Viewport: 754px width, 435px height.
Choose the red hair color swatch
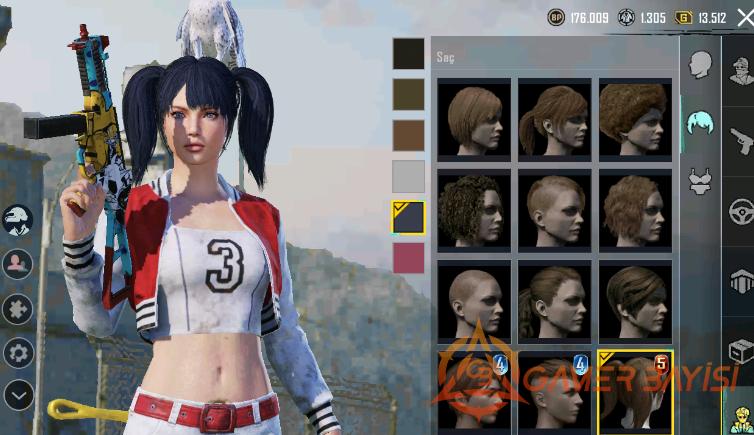coord(408,258)
